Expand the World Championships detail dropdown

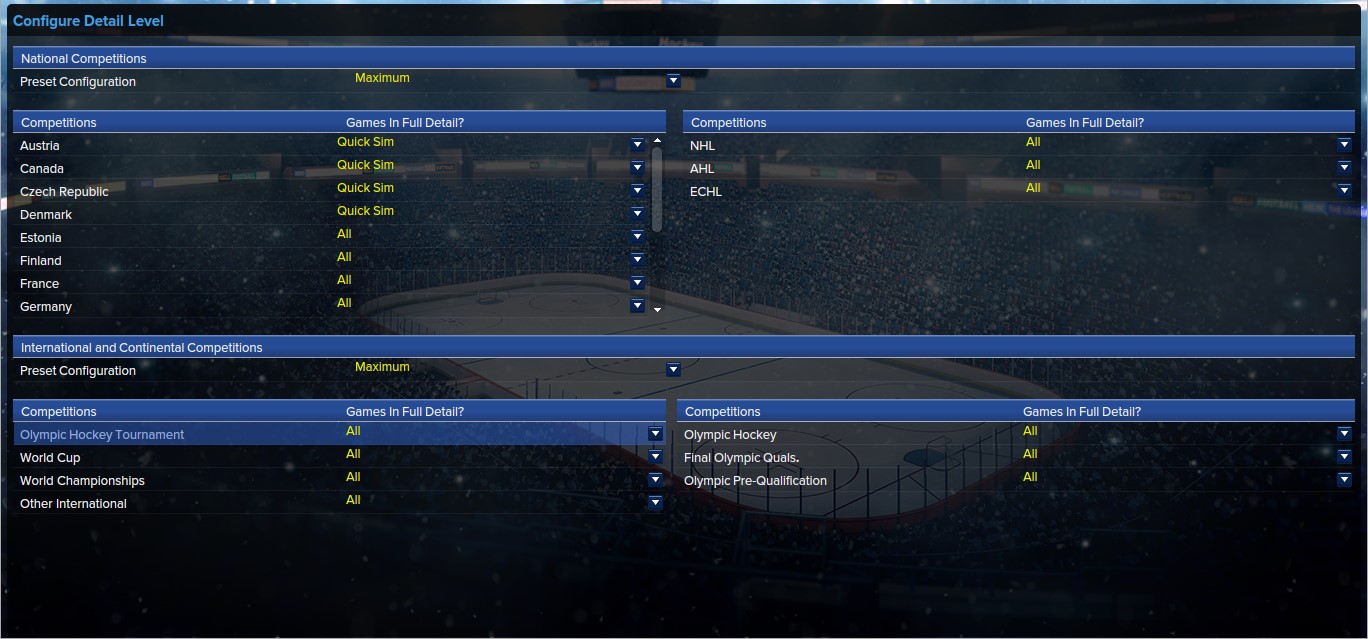[x=655, y=480]
